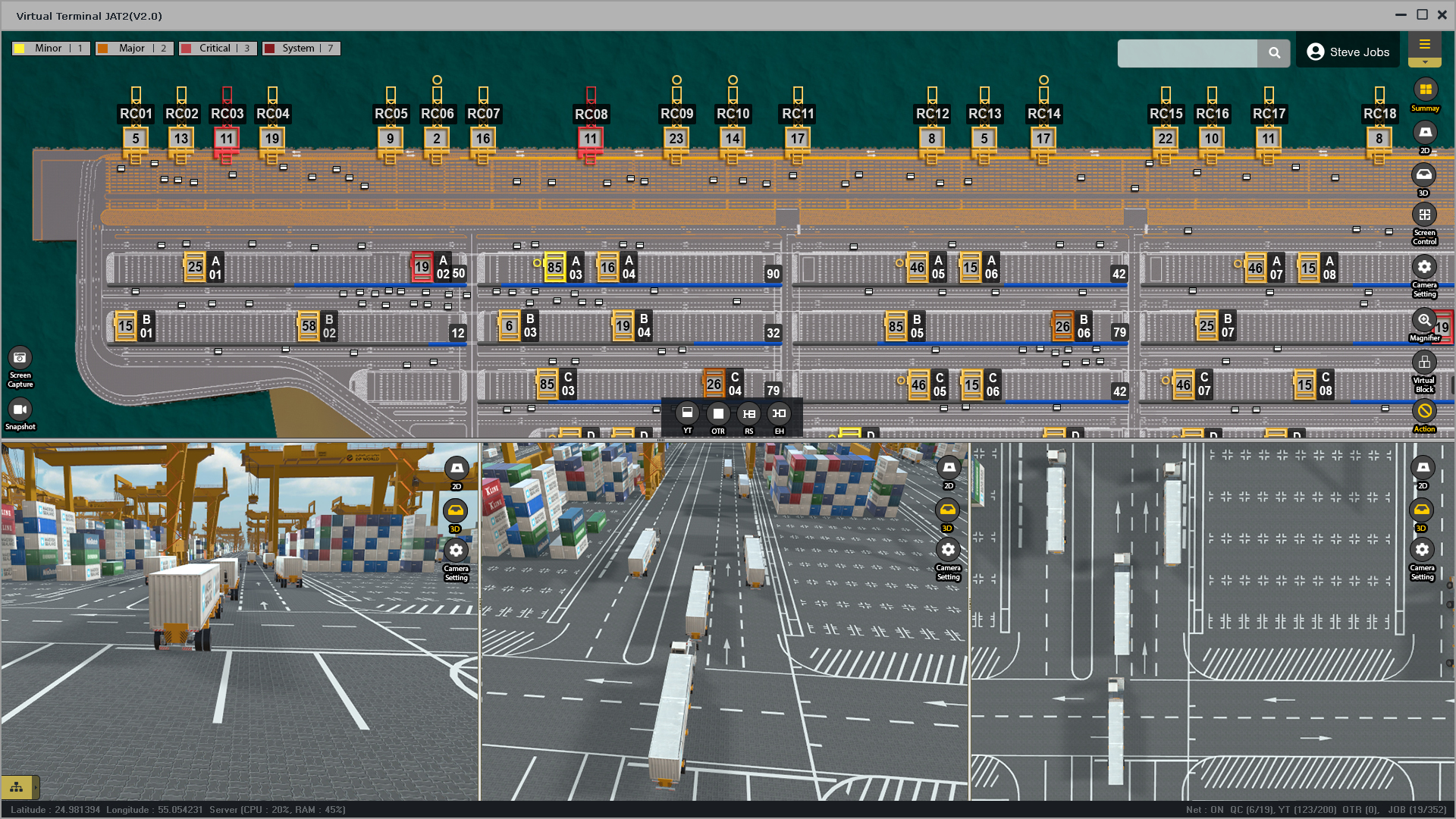Open the Action menu icon
Screen dimensions: 1456x819
[1424, 411]
